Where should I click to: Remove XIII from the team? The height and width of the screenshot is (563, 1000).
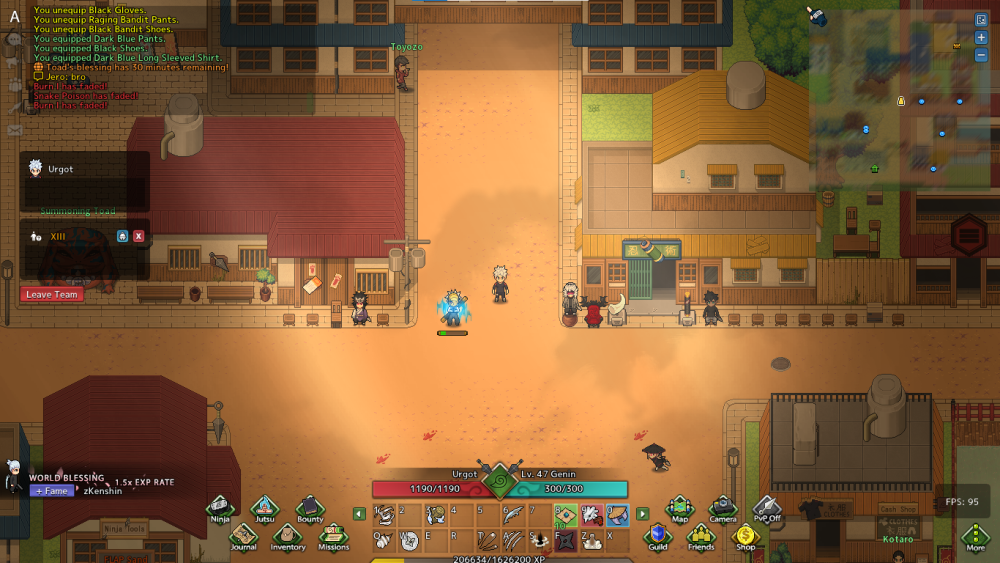point(138,236)
